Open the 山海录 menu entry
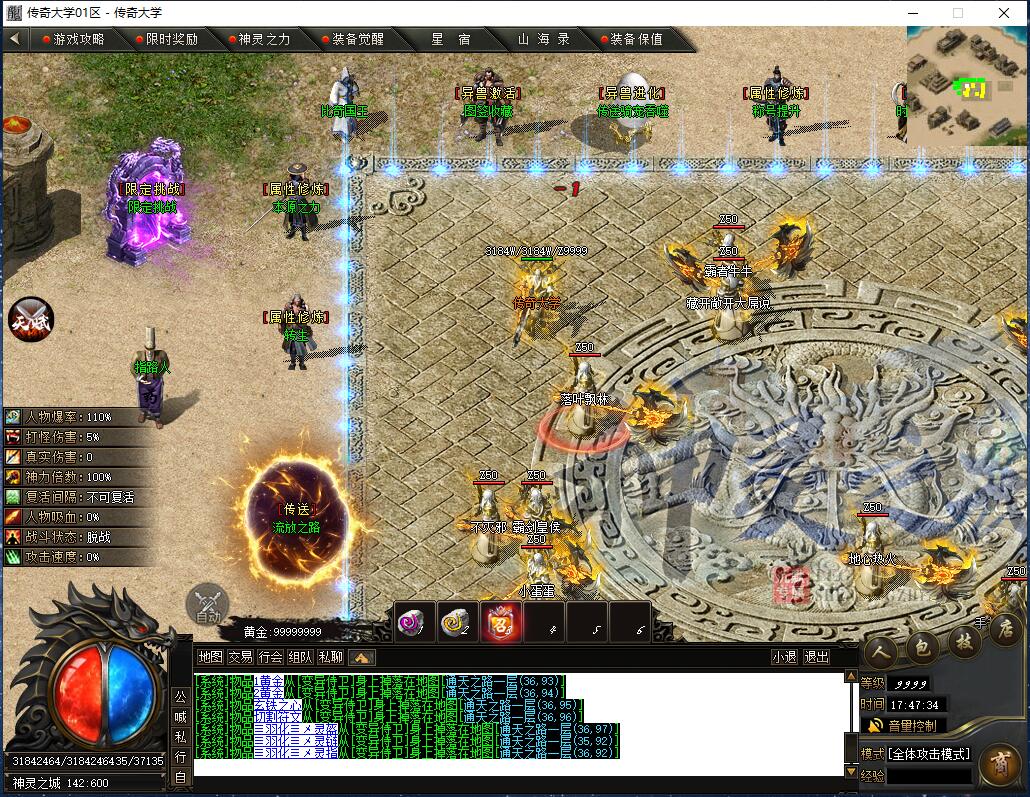Viewport: 1030px width, 797px height. click(x=543, y=39)
